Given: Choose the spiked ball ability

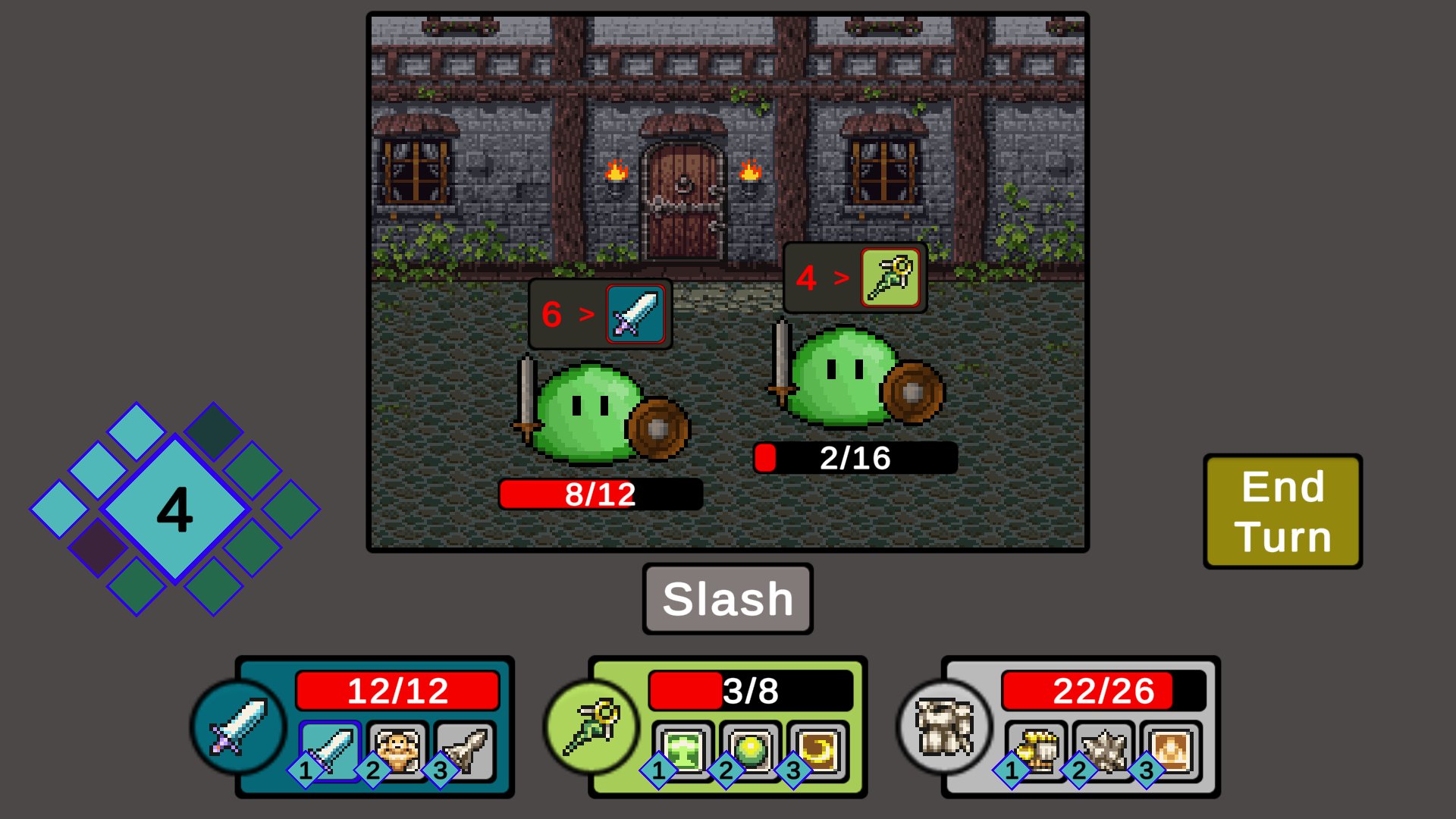Looking at the screenshot, I should click(1104, 750).
